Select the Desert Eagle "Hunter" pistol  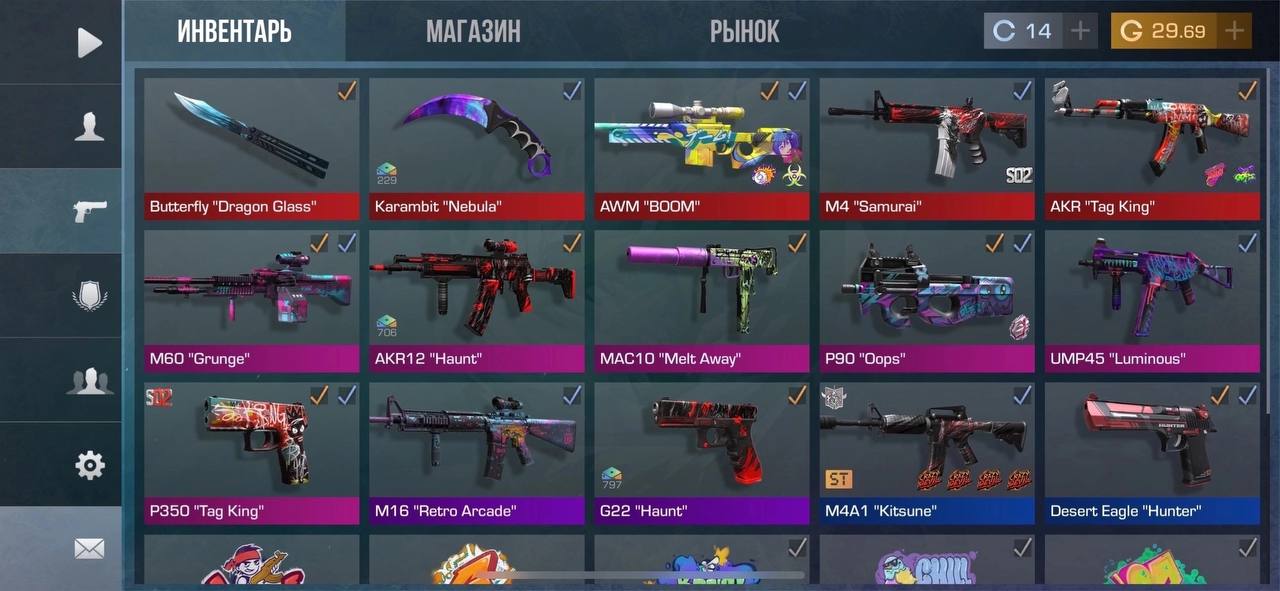click(1152, 453)
